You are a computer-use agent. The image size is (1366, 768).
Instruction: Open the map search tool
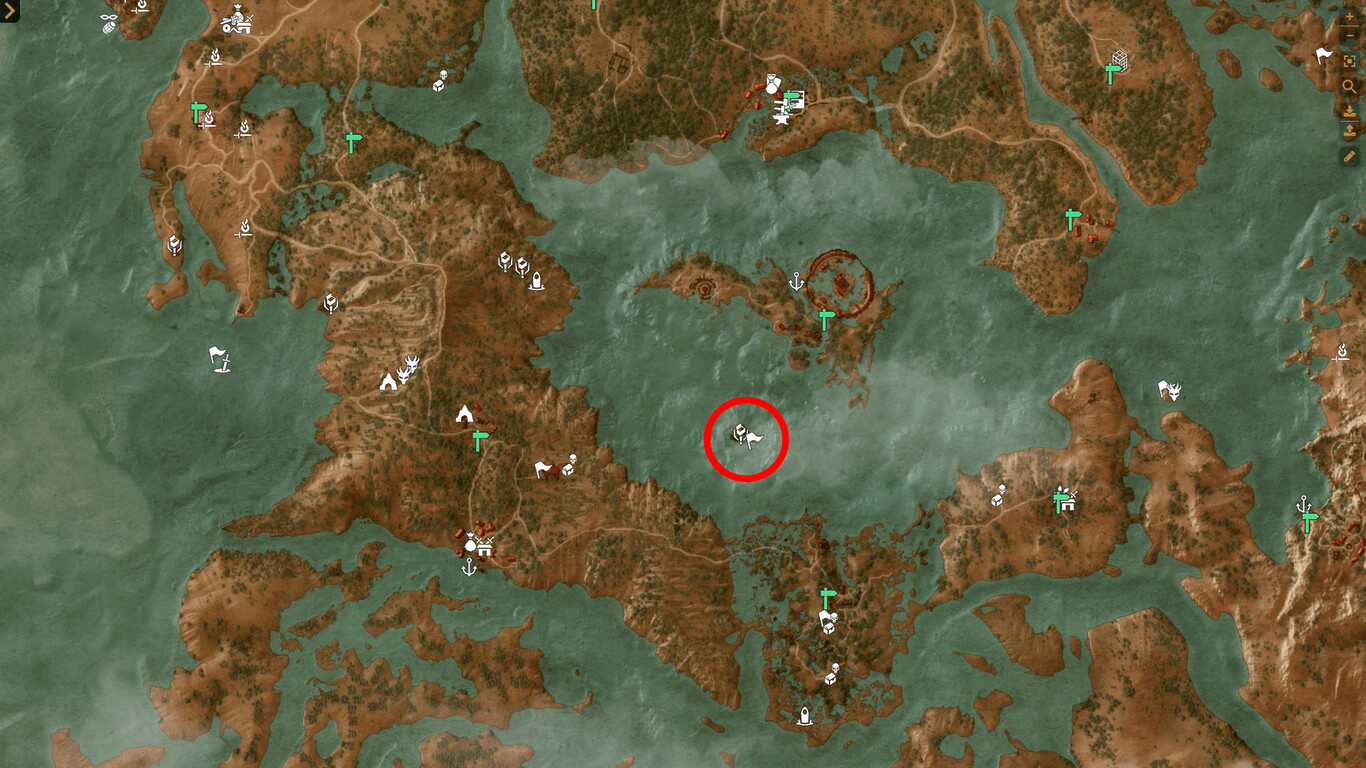pos(1349,87)
